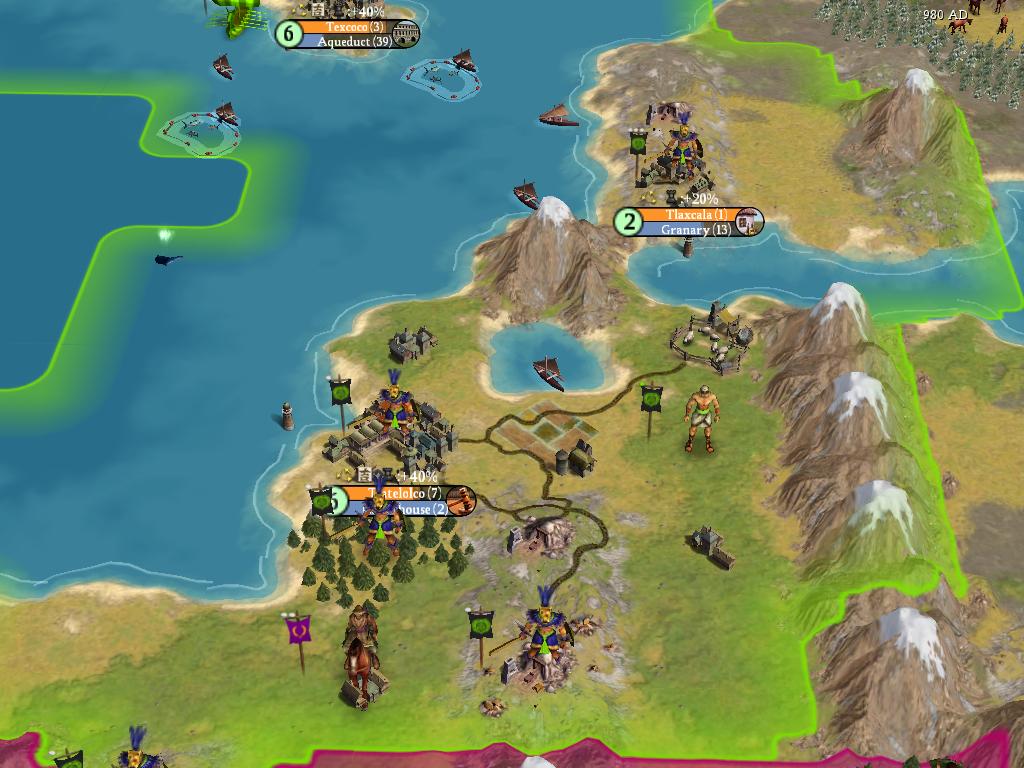Open the Tlatelolco city banner
The height and width of the screenshot is (768, 1024).
click(x=405, y=494)
